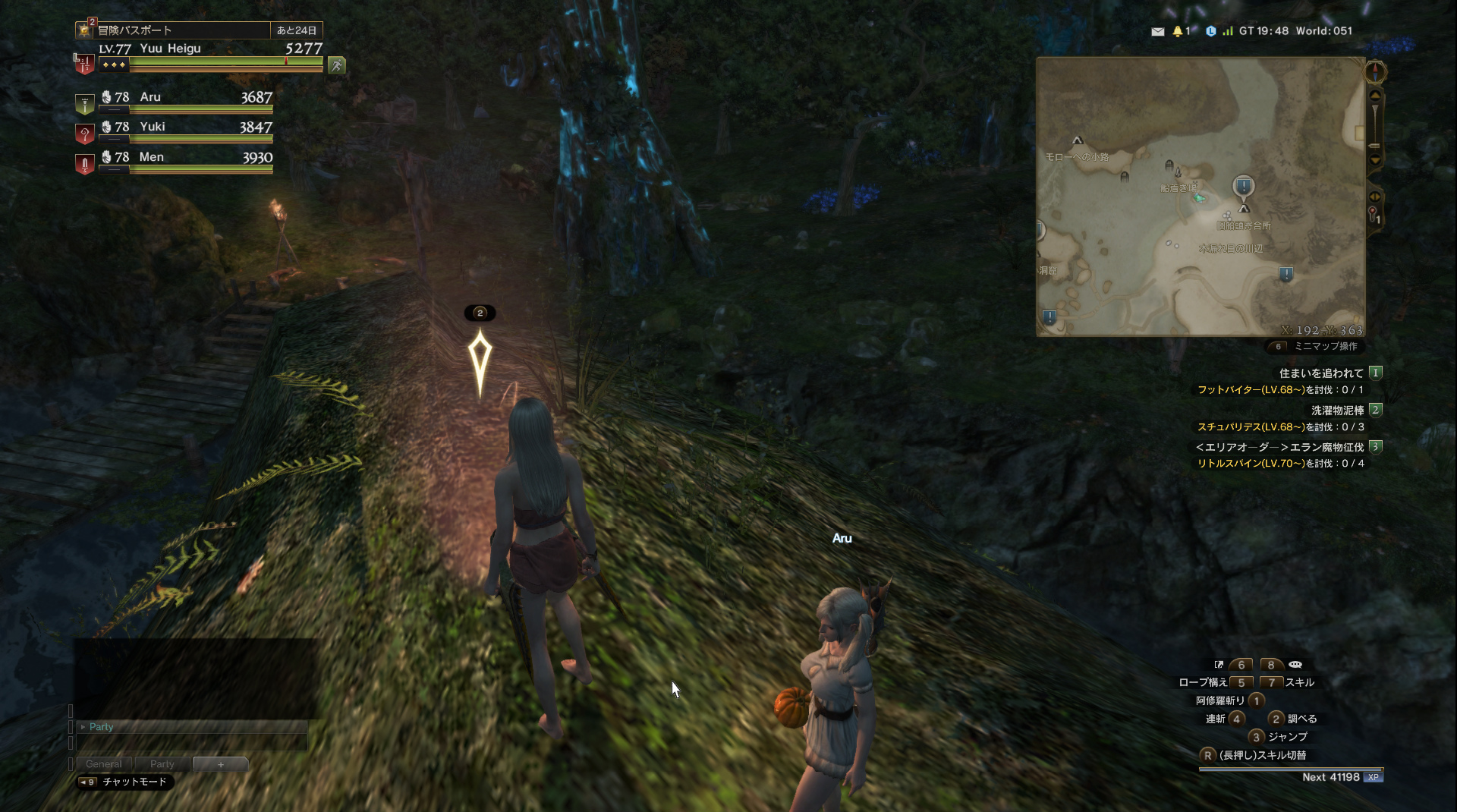Click the minimap's lower zoom arrow
The height and width of the screenshot is (812, 1457).
point(1375,160)
